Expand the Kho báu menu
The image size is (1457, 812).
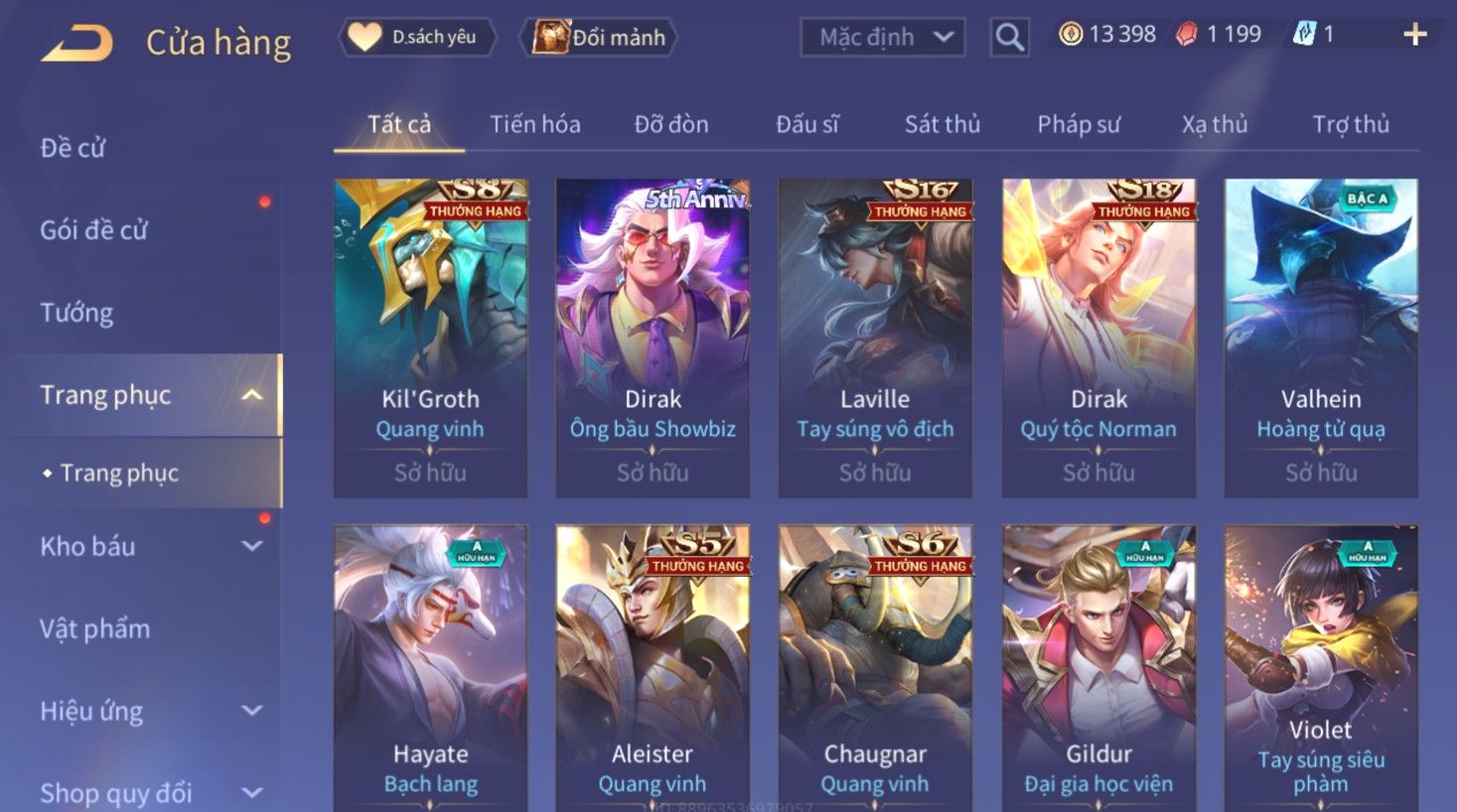coord(149,546)
